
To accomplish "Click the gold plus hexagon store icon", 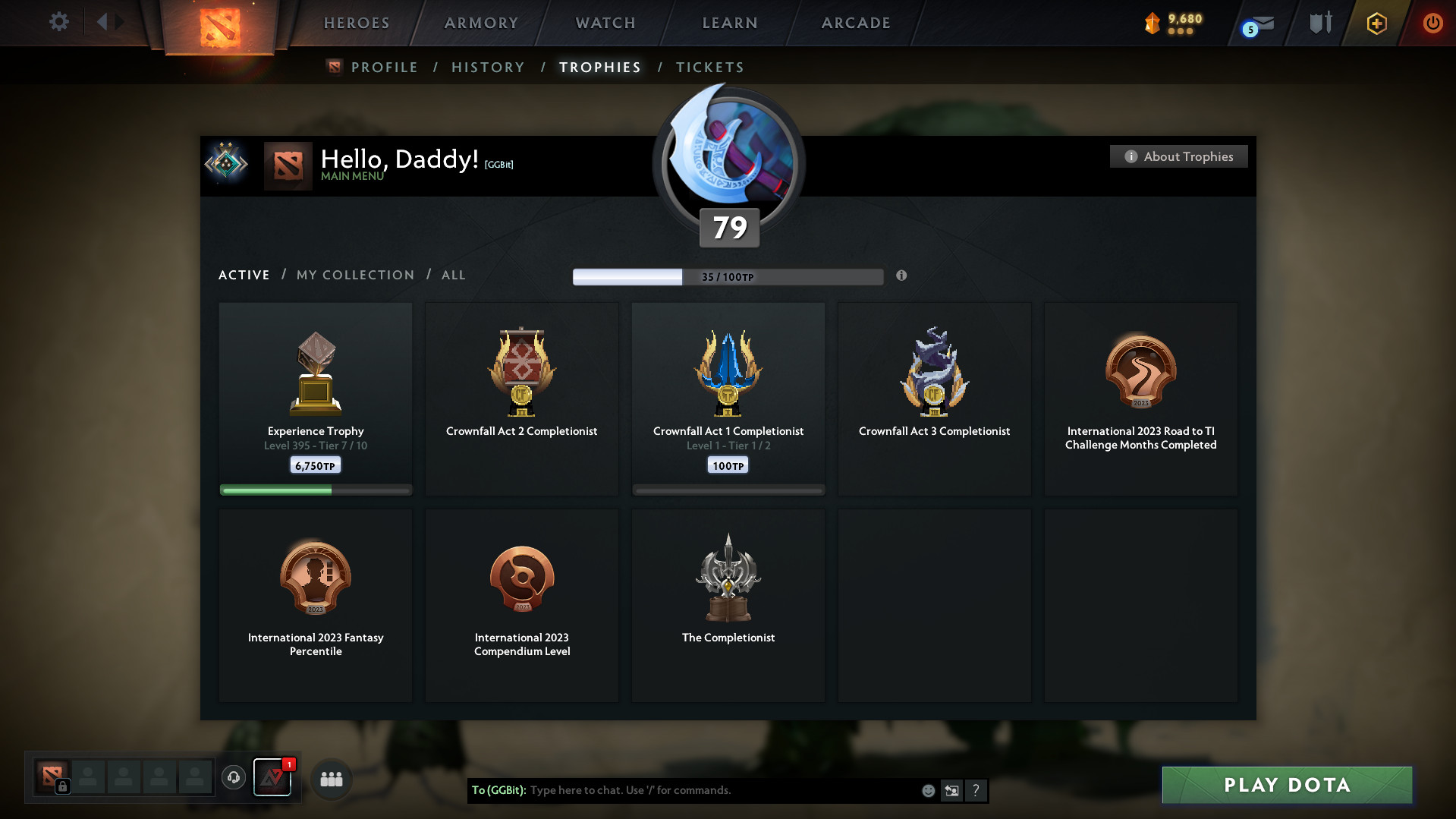I will click(1376, 23).
